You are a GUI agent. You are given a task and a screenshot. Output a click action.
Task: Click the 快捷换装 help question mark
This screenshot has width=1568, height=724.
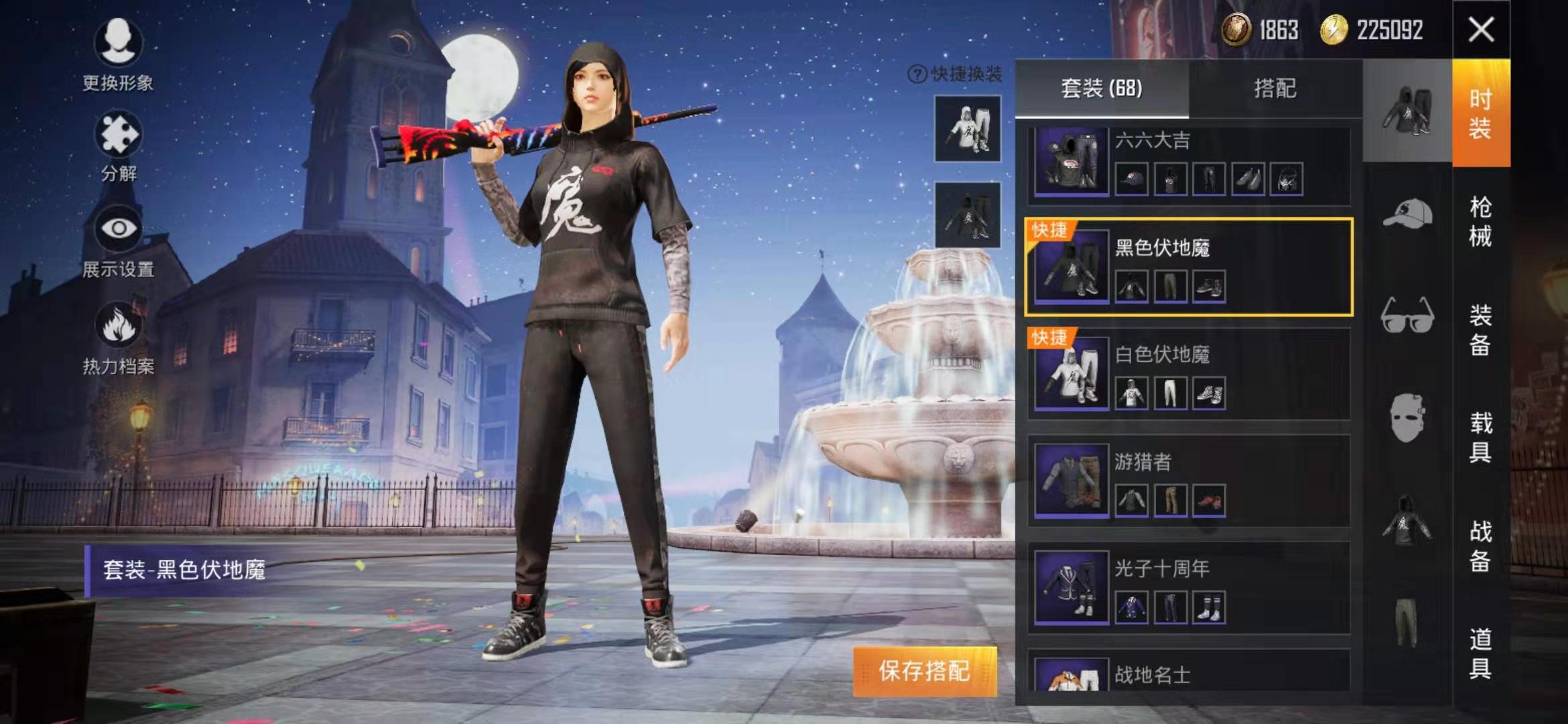click(x=917, y=74)
